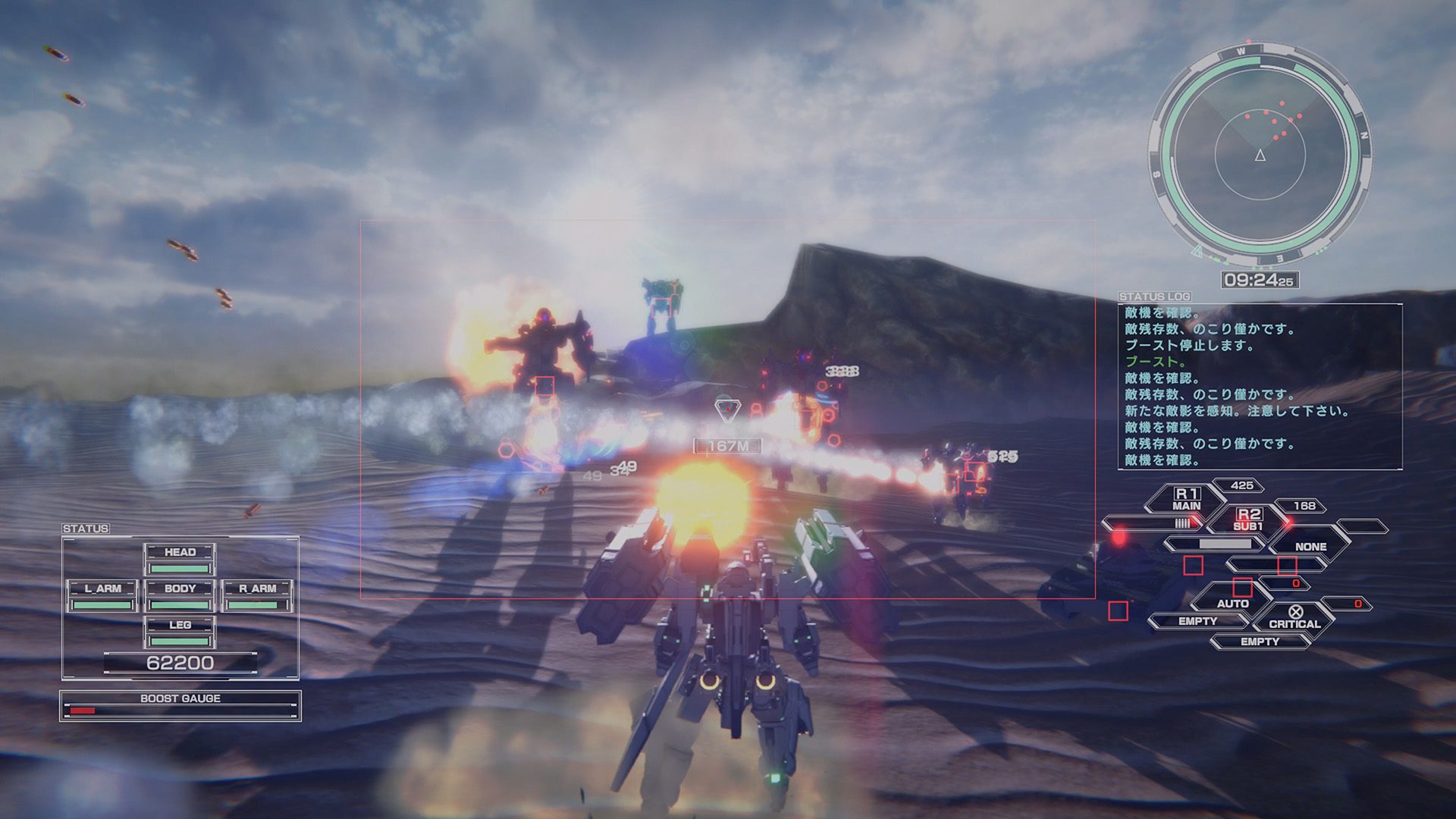Select the SUB1 weapon hexagon
Viewport: 1456px width, 819px height.
tap(1248, 520)
